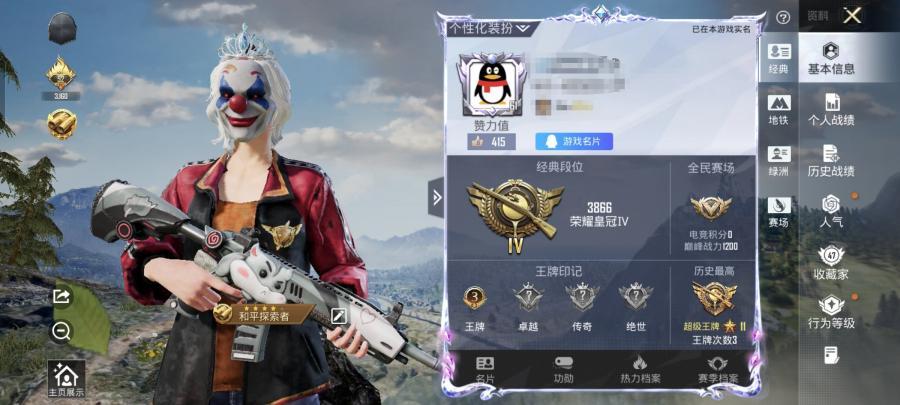Select 基本信息 in the side menu
Image resolution: width=900 pixels, height=405 pixels.
click(831, 59)
